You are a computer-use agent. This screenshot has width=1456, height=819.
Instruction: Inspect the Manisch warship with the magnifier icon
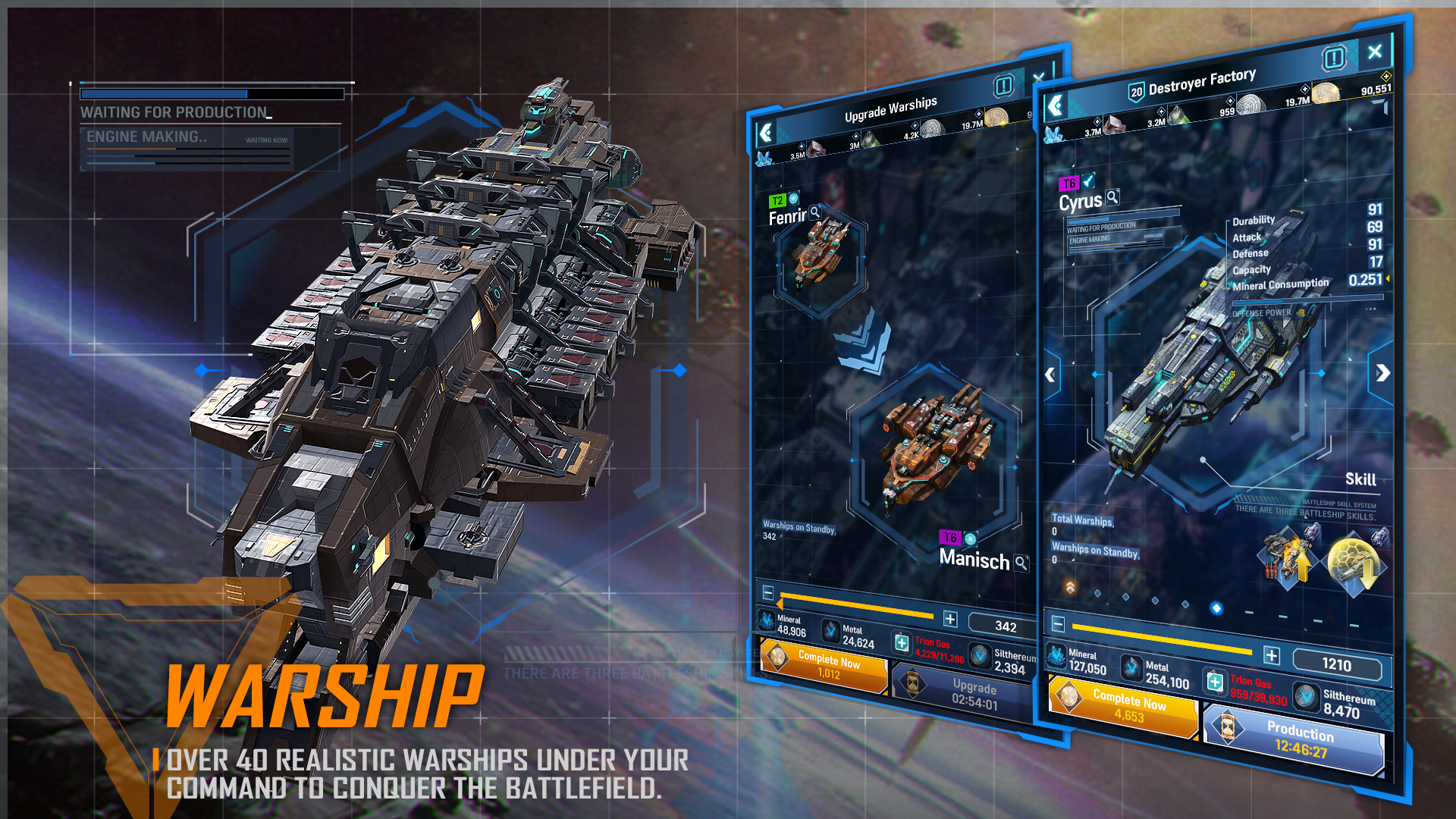pos(1022,564)
